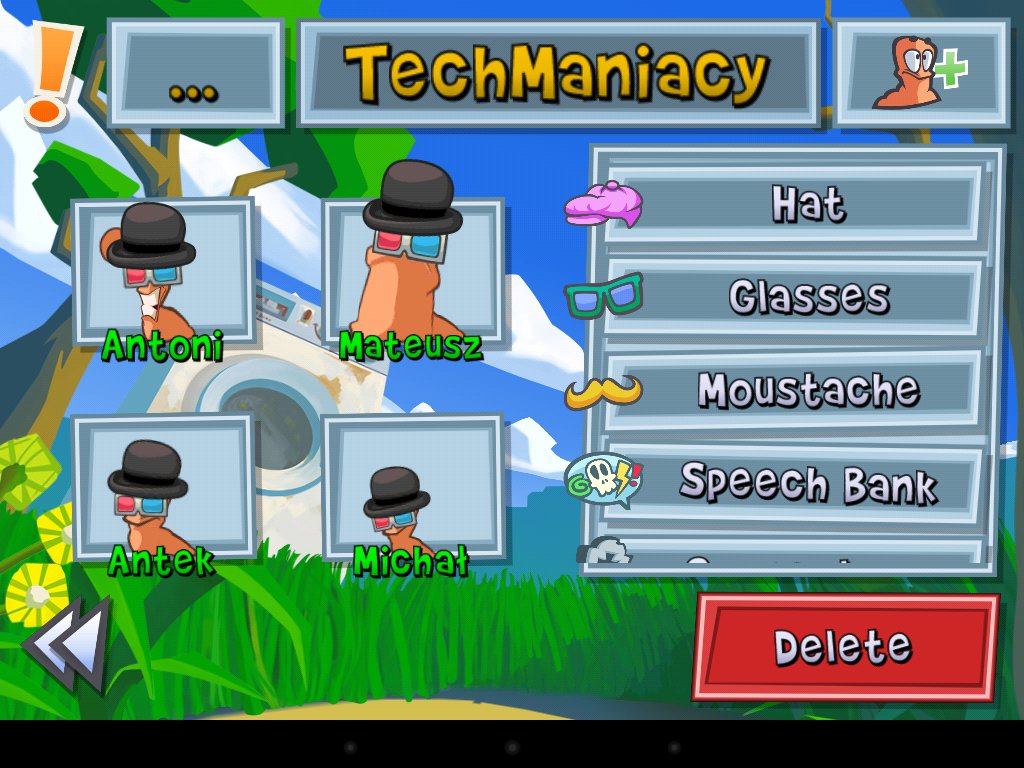The height and width of the screenshot is (768, 1024).
Task: Add a new team with worm plus icon
Action: 921,73
